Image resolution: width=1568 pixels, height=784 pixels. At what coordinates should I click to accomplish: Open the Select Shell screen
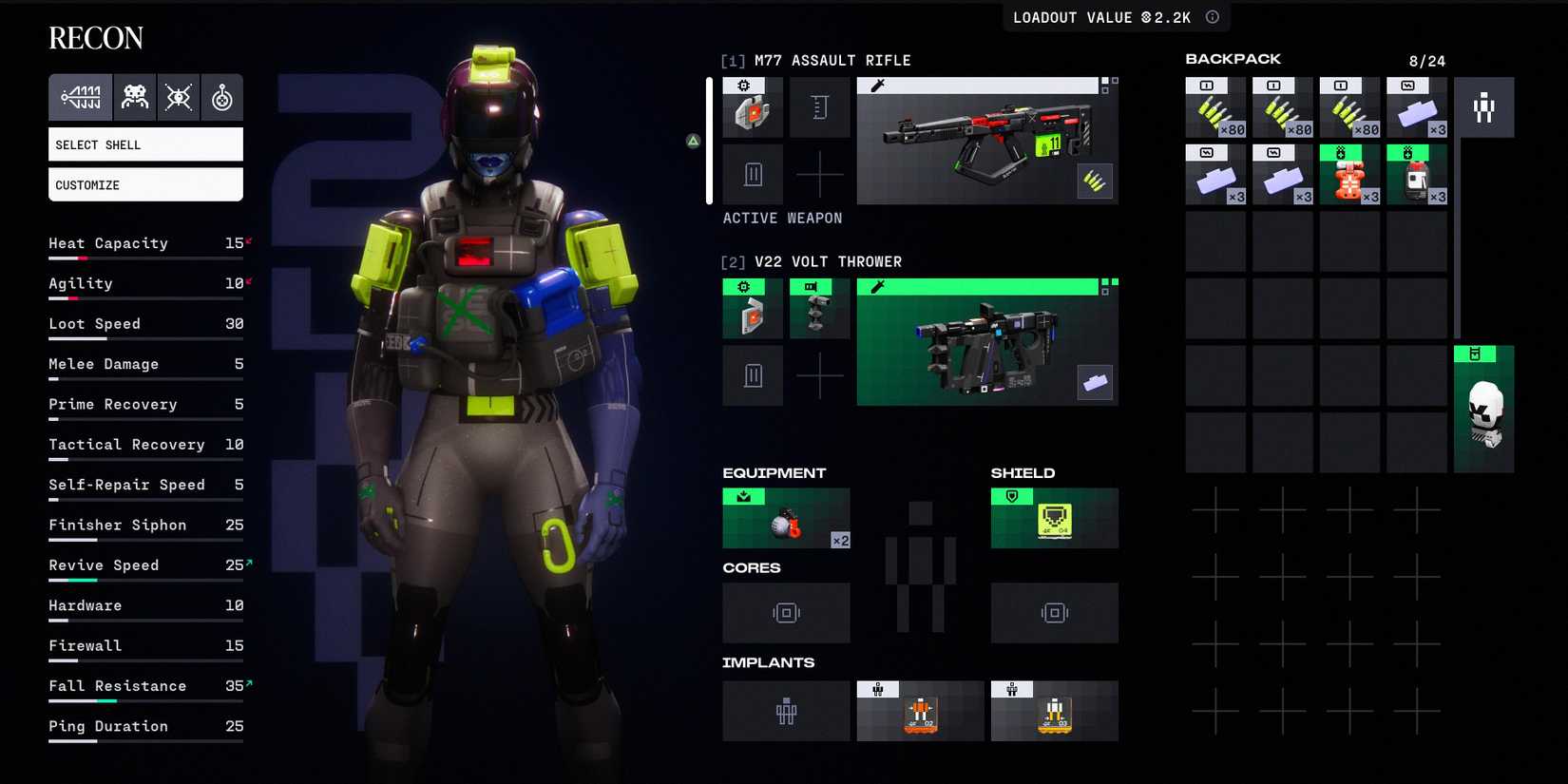[144, 143]
